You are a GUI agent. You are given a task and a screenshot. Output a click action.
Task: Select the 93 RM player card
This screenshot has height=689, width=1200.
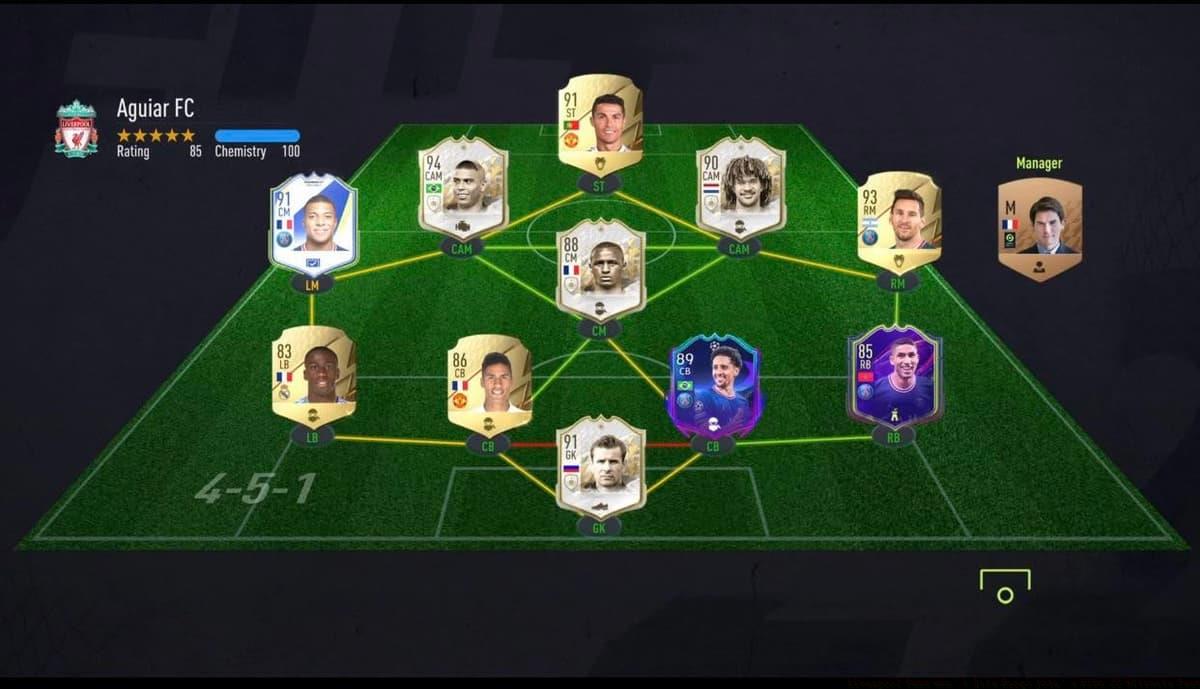coord(898,223)
